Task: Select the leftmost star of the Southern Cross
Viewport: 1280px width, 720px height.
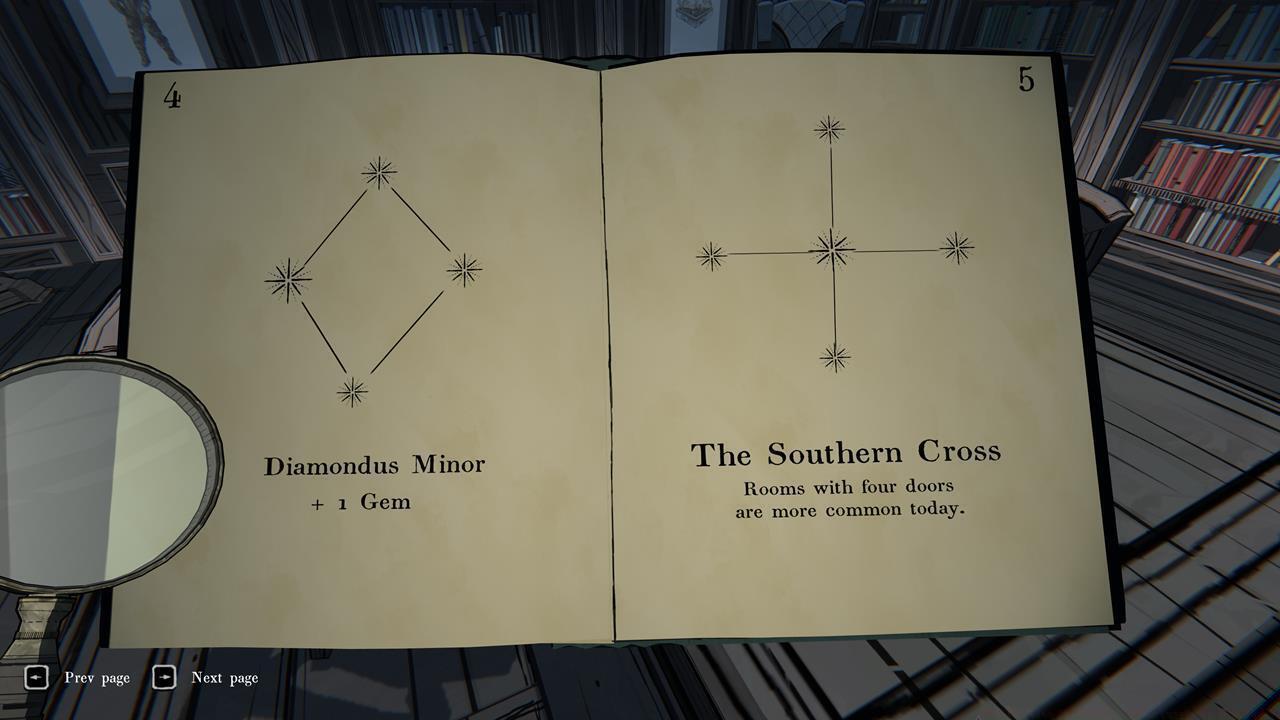Action: 709,253
